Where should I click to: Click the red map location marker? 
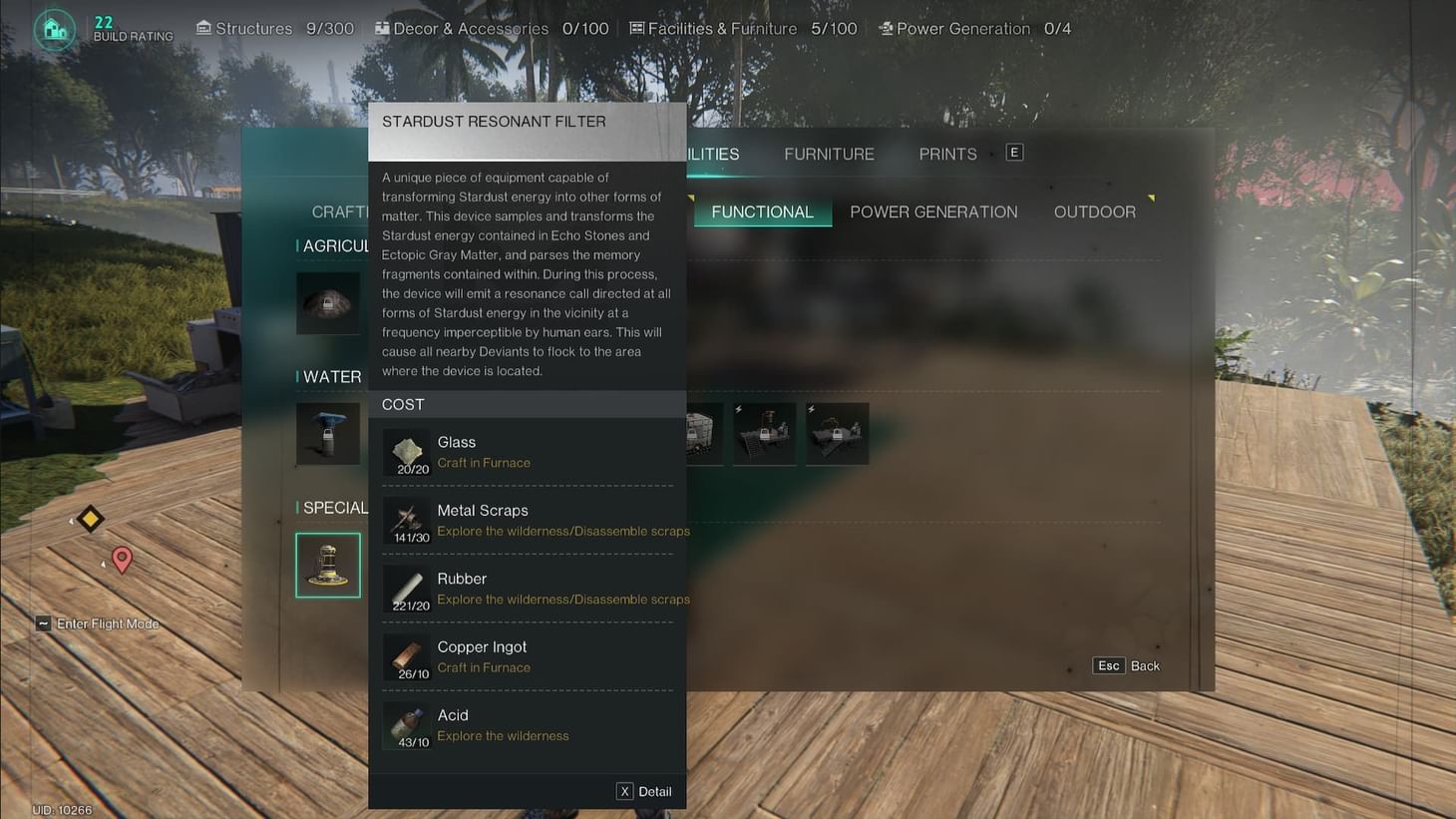[x=122, y=560]
